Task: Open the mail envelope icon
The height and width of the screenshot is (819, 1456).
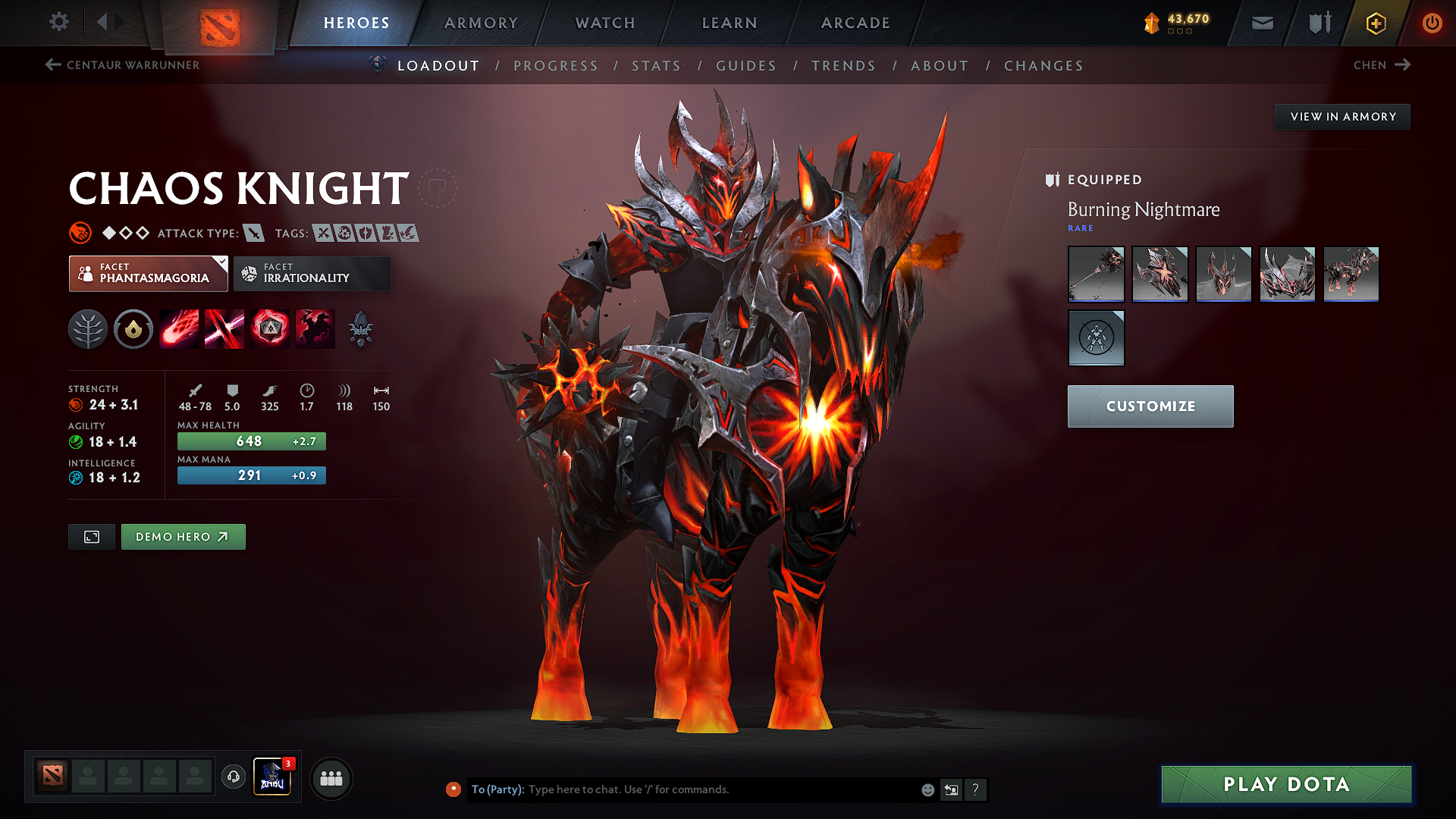Action: 1261,23
